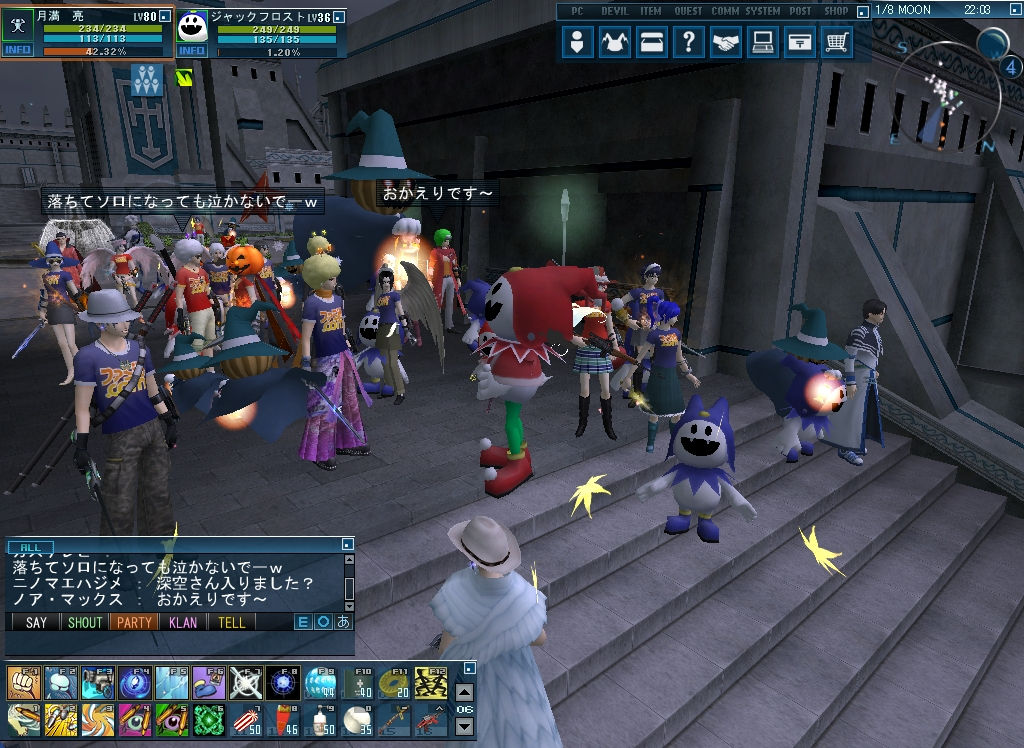Image resolution: width=1024 pixels, height=748 pixels.
Task: Open the Item inventory box icon
Action: [x=652, y=43]
